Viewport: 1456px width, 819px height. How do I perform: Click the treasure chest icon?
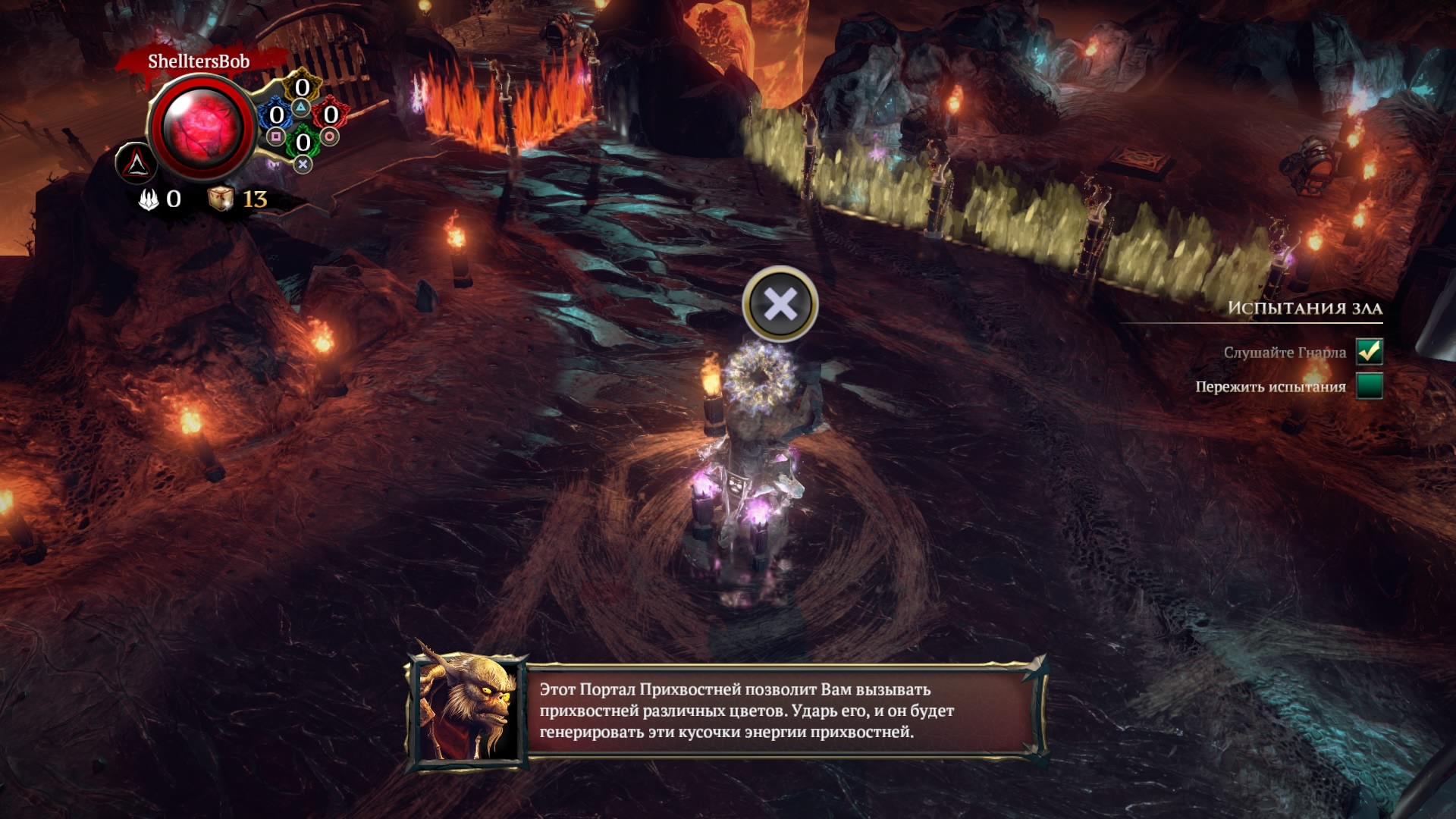click(220, 199)
